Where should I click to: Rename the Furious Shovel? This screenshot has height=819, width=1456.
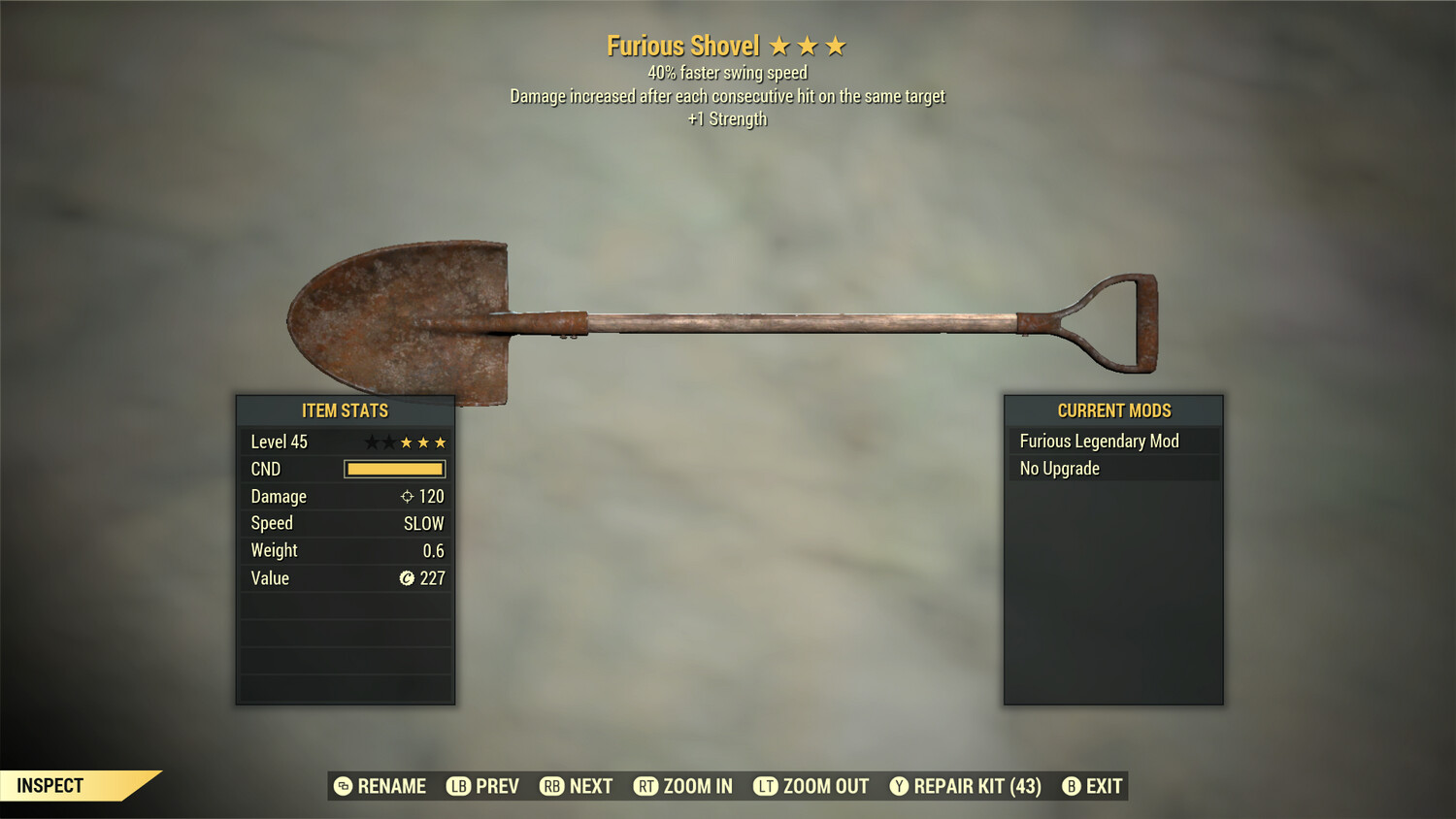click(x=381, y=786)
